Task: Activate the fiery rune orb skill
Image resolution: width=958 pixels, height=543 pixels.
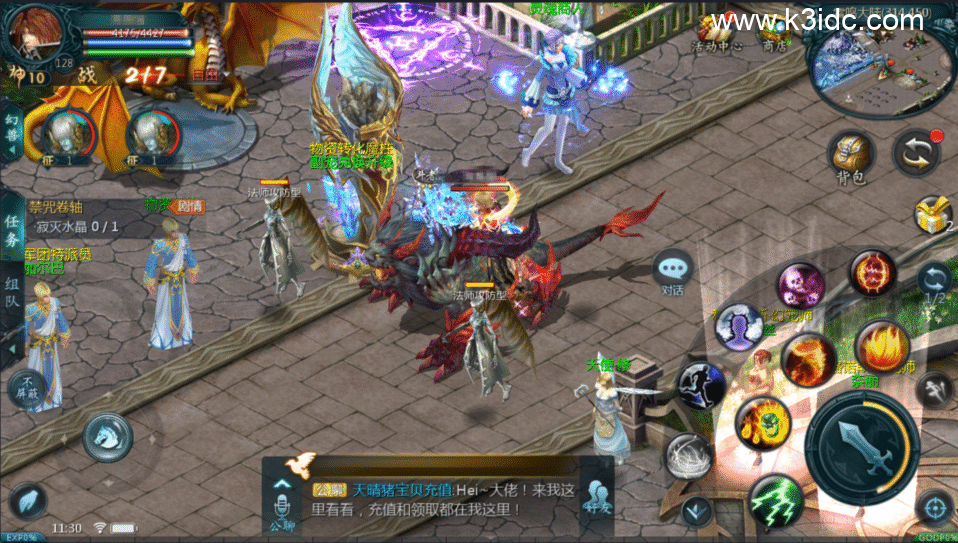Action: click(x=873, y=272)
